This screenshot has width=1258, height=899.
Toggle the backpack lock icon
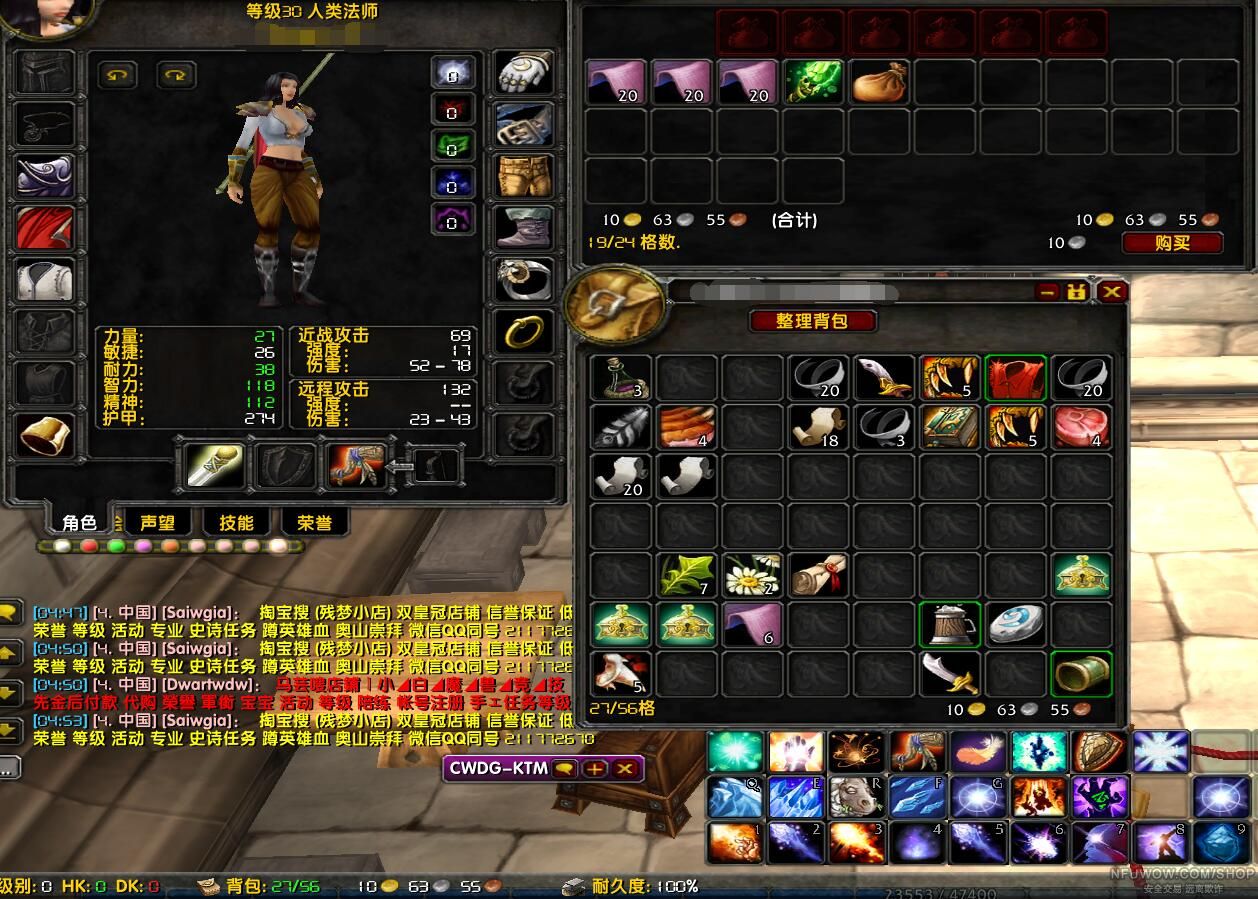1077,292
